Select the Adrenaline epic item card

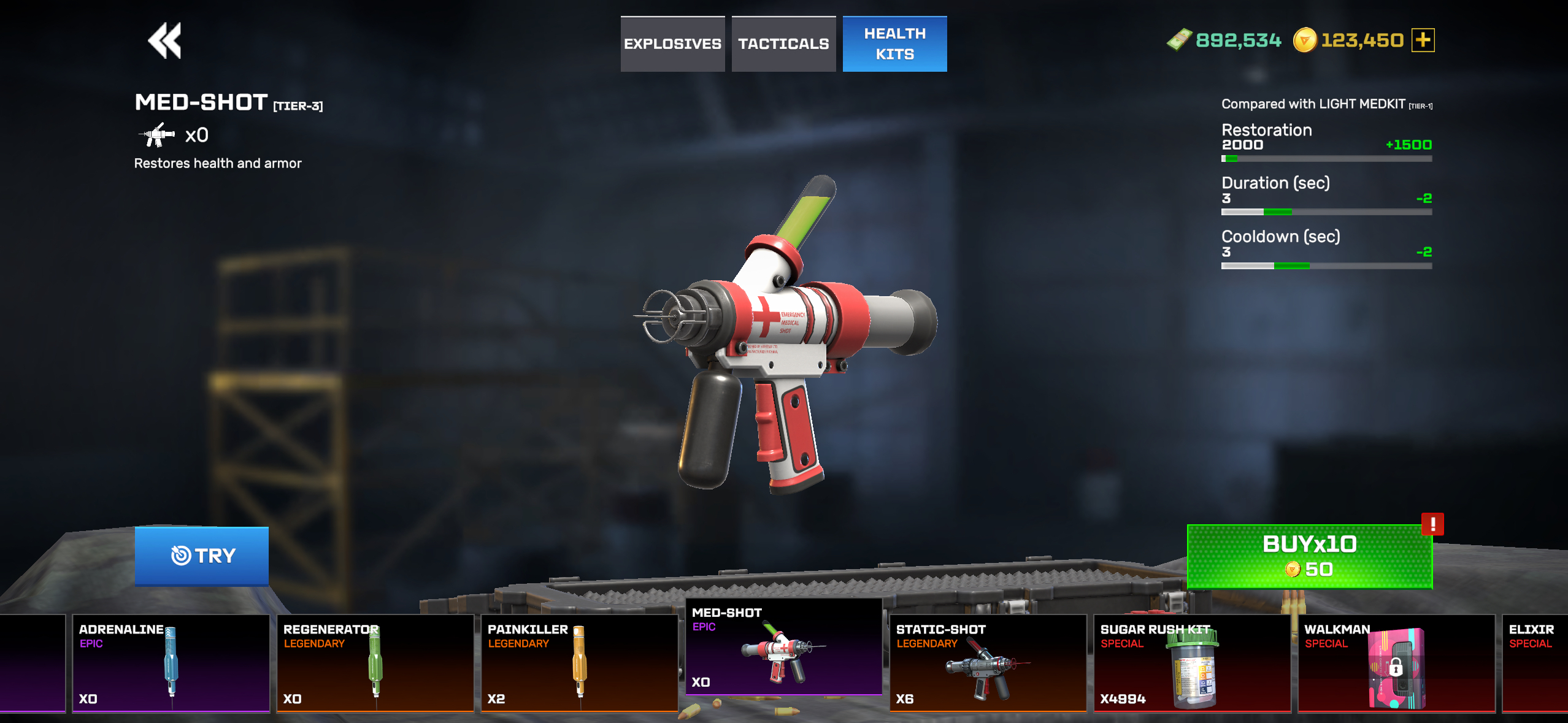171,664
